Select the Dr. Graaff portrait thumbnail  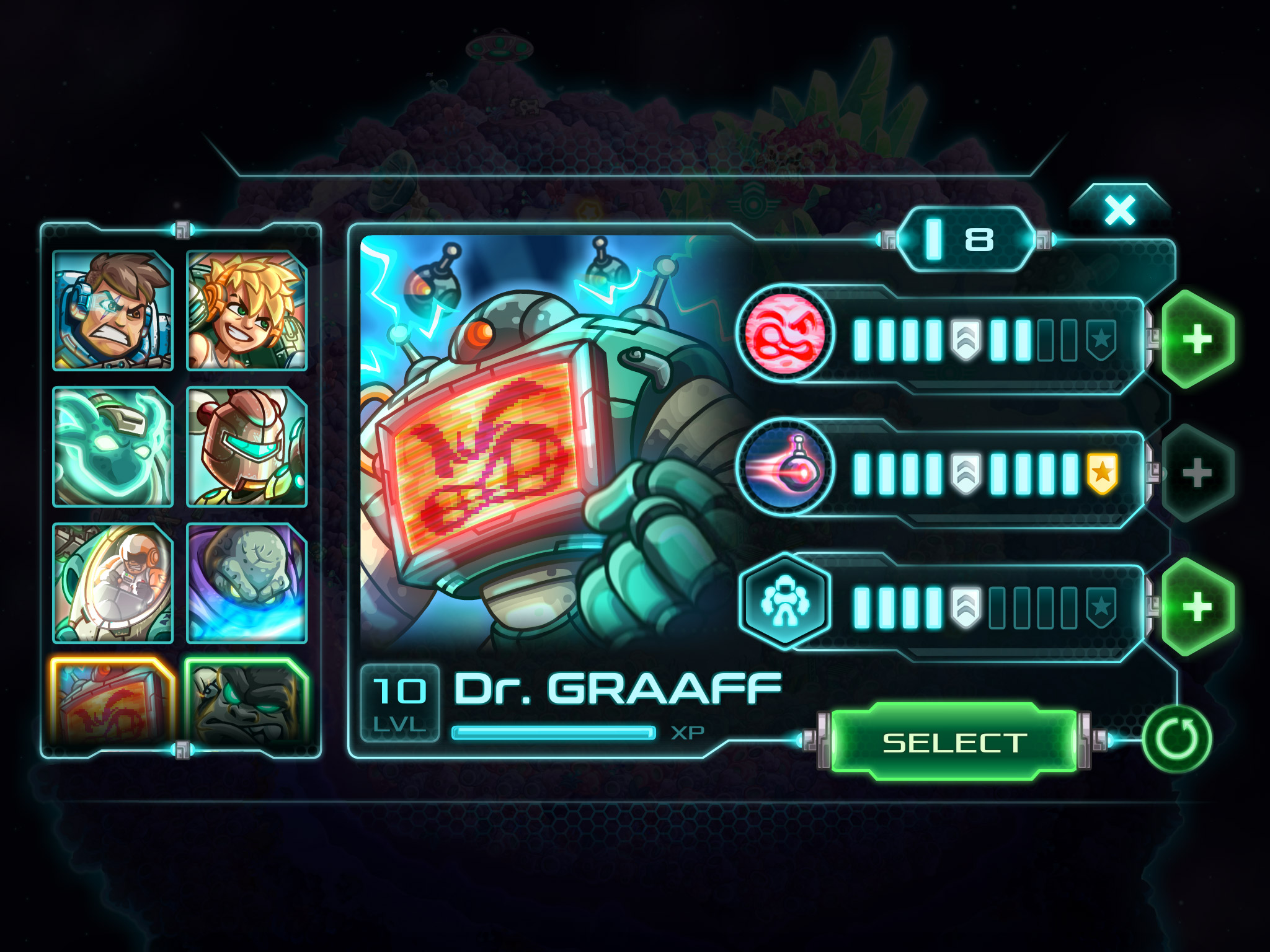(x=113, y=702)
